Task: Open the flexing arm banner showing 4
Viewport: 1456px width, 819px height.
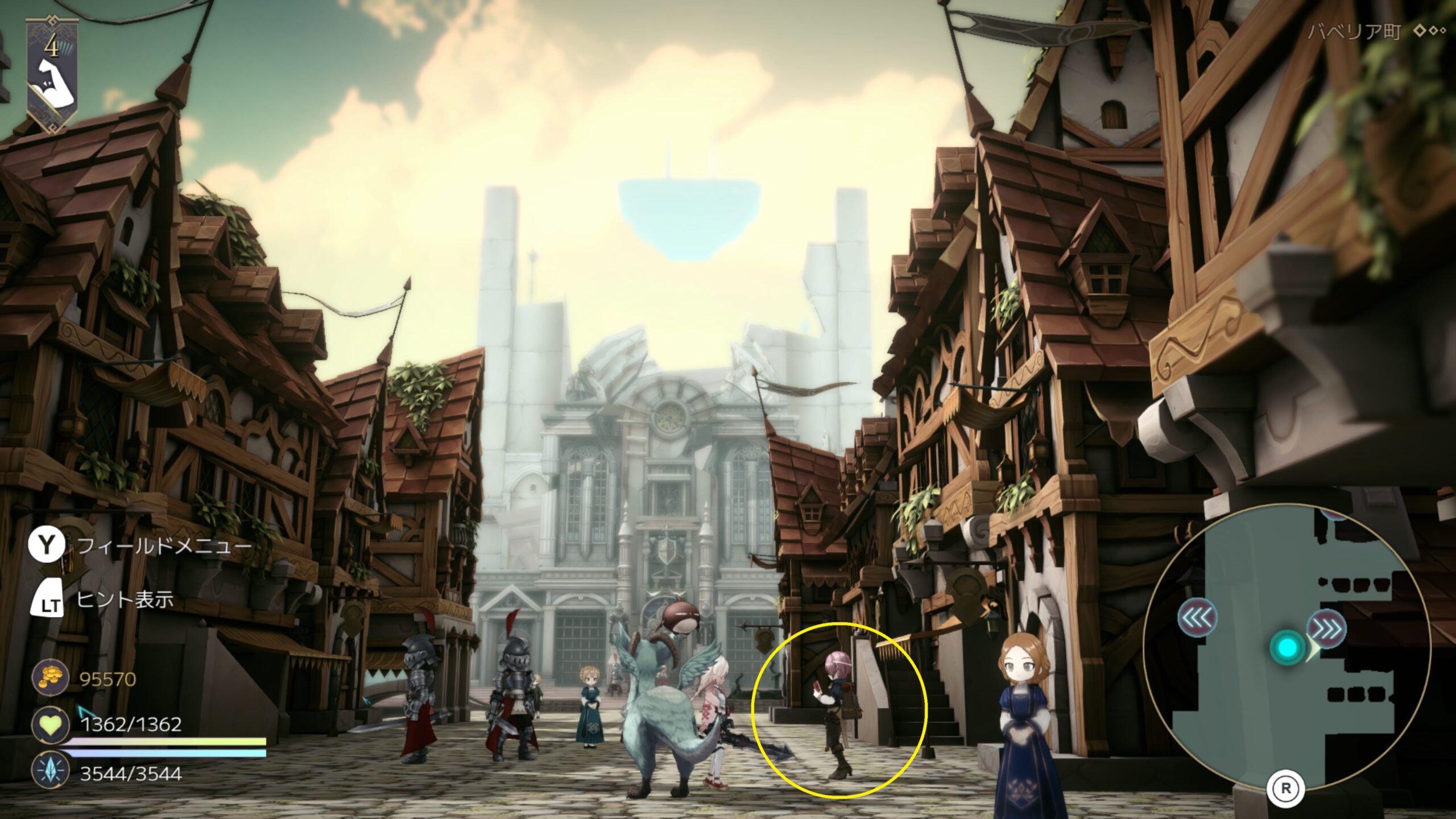Action: [x=52, y=74]
